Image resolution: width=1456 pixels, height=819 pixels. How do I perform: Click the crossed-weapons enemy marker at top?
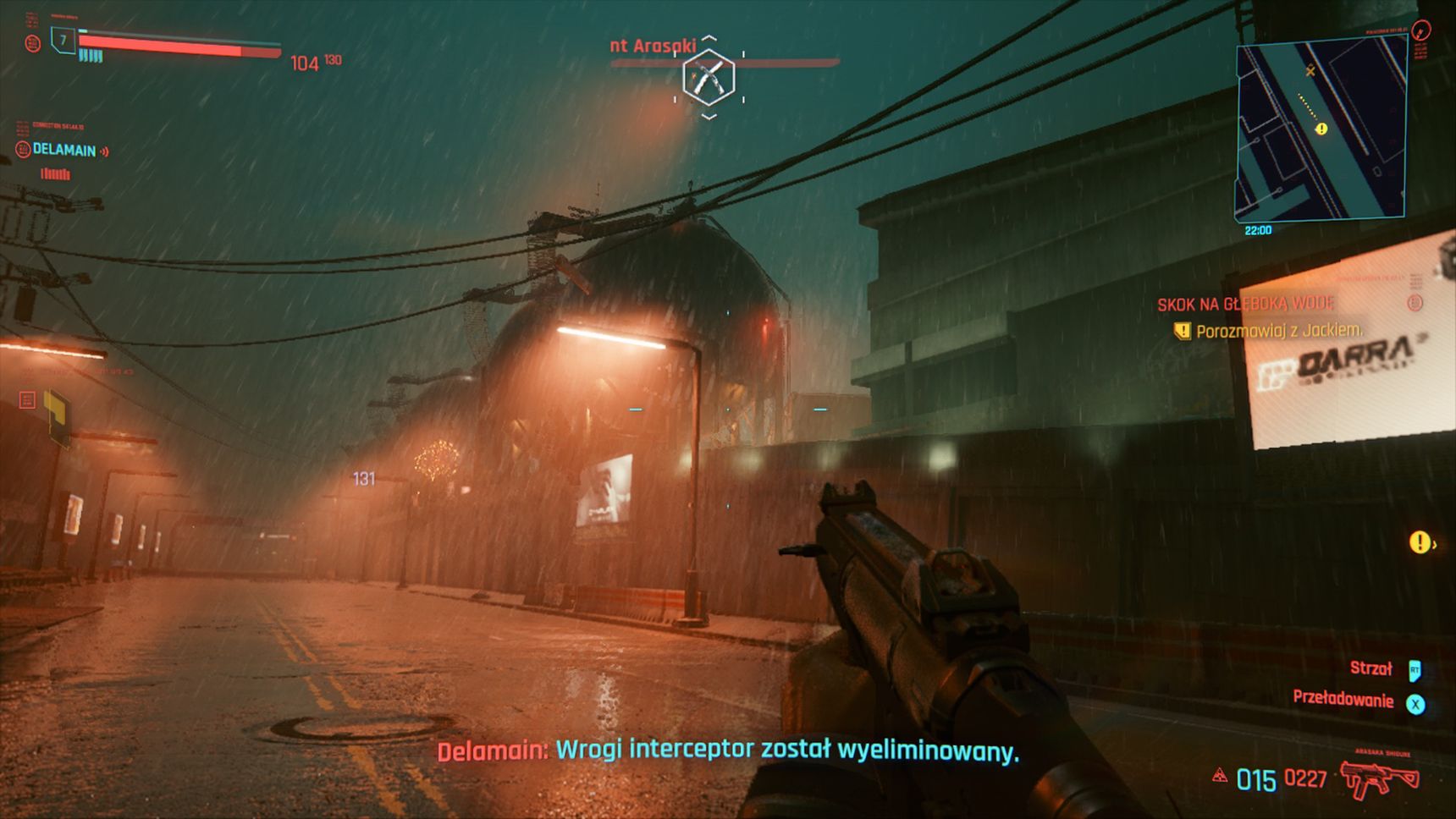(x=709, y=77)
